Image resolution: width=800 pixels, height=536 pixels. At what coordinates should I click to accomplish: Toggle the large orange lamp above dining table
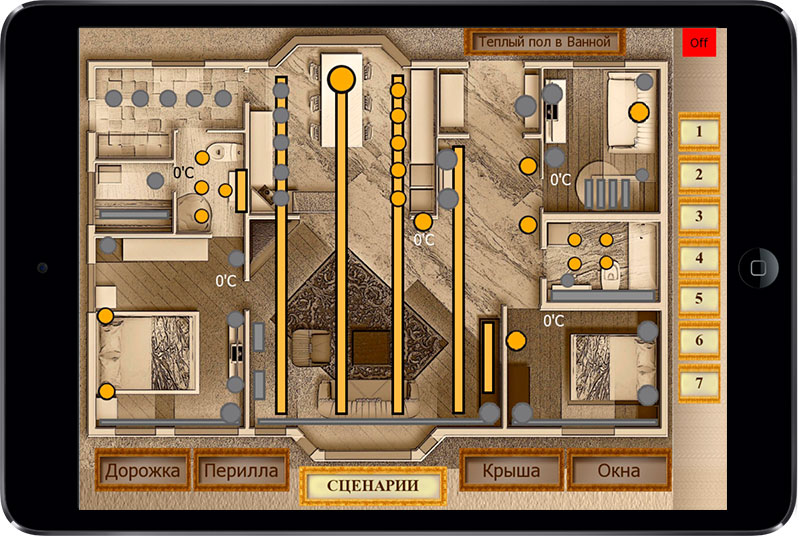(342, 77)
